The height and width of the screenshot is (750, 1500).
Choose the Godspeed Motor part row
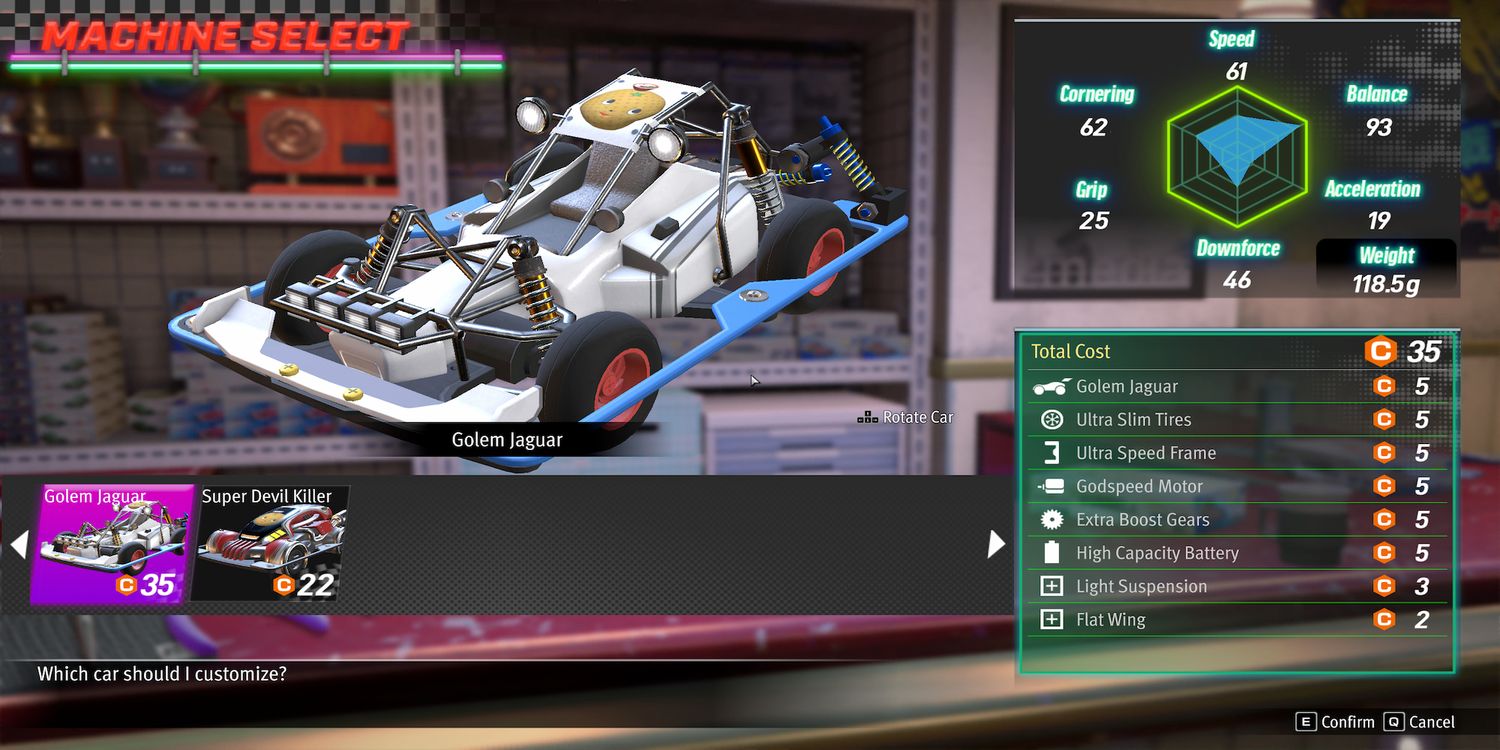1235,487
